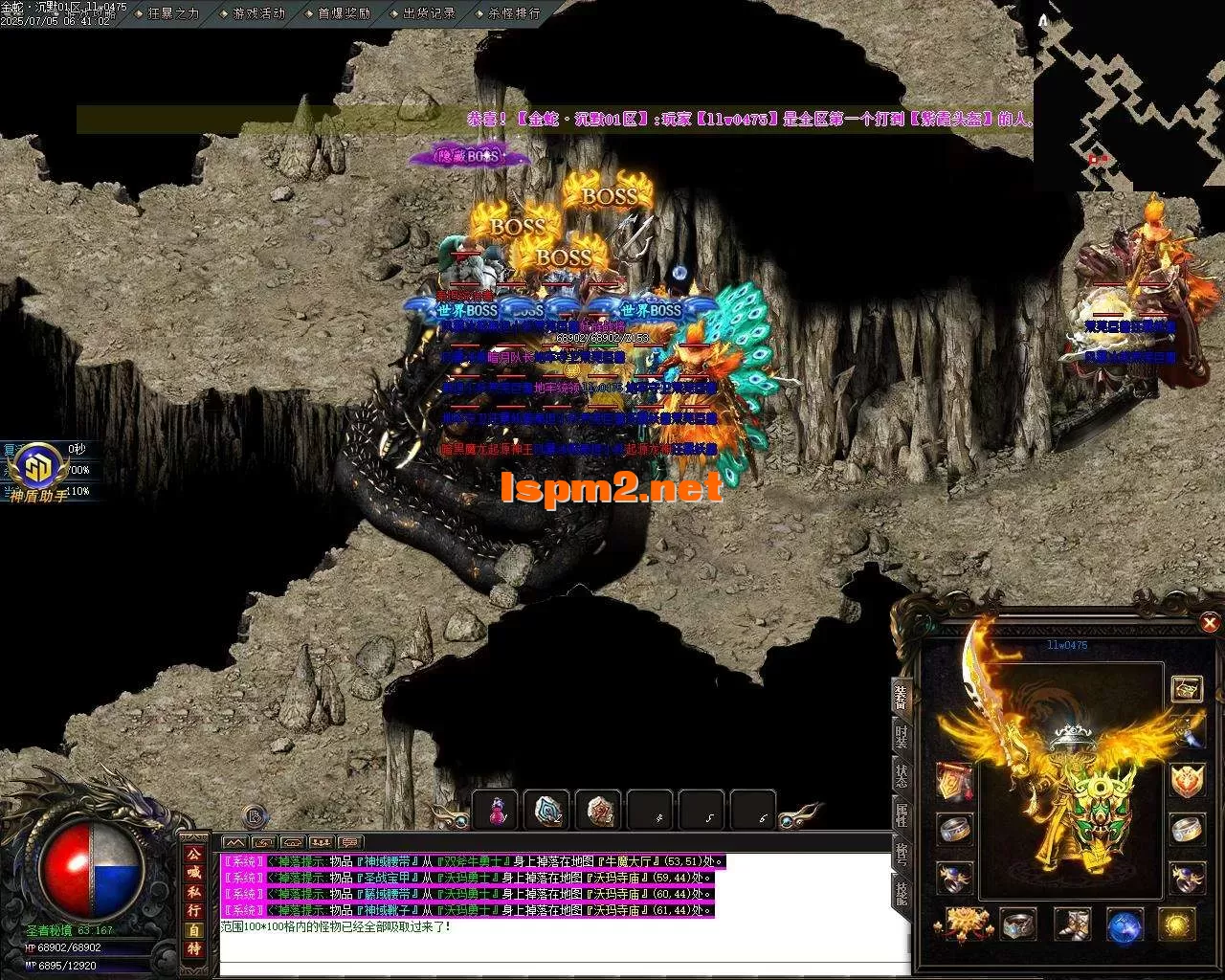This screenshot has width=1225, height=980.
Task: Close the character equipment panel
Action: (x=1210, y=624)
